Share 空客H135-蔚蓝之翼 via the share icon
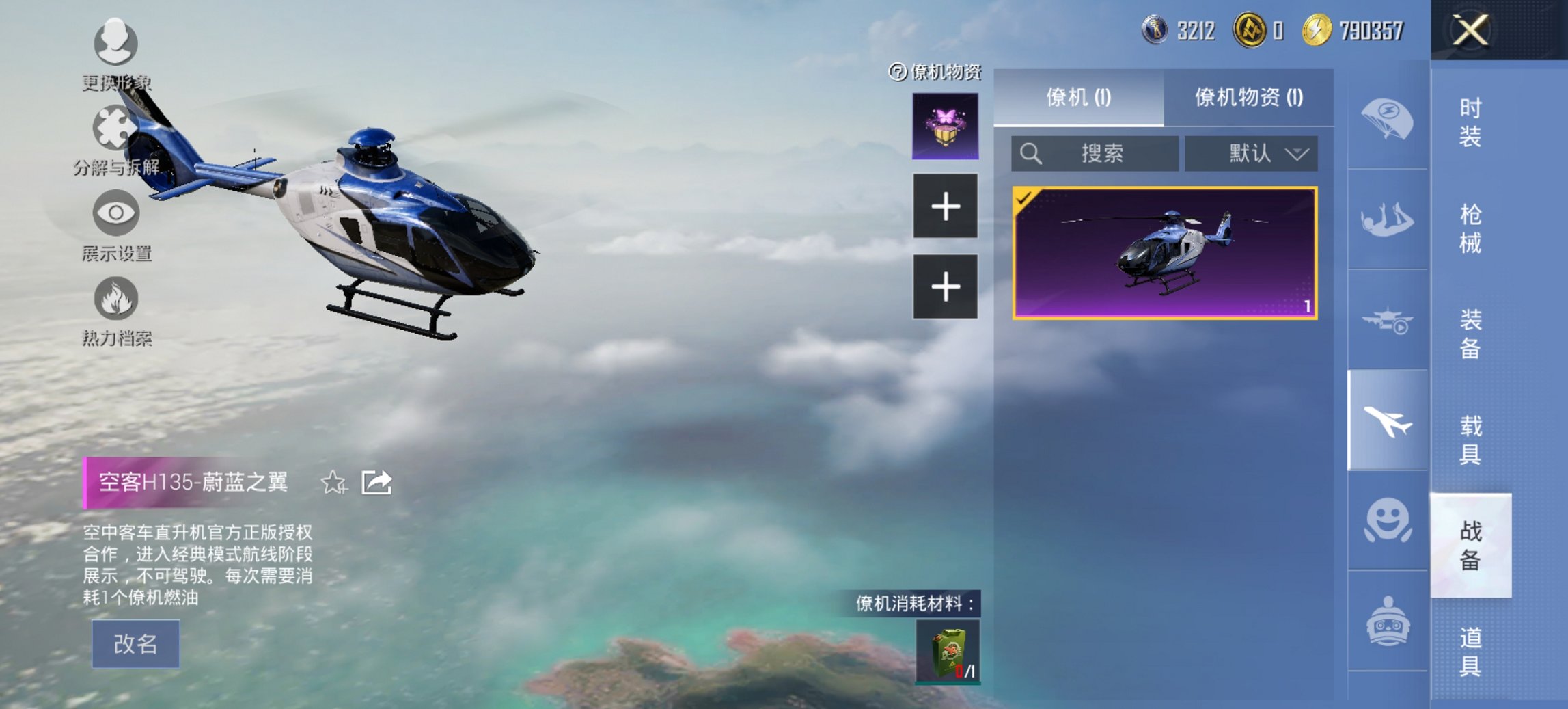 (x=376, y=483)
